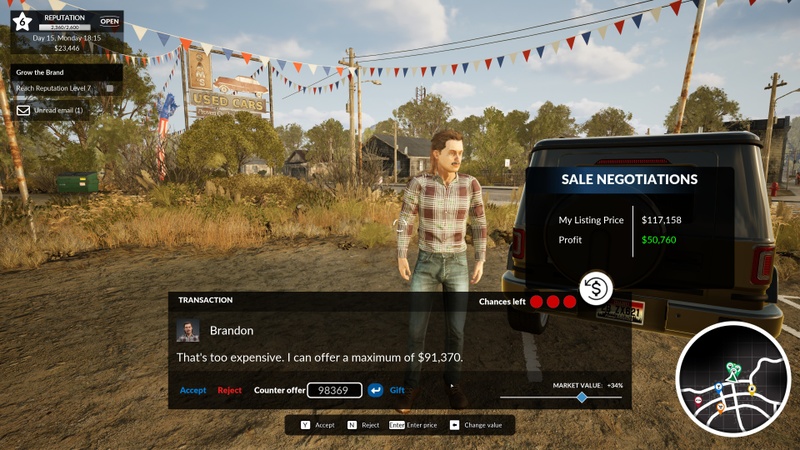Click the counter offer price field
This screenshot has height=450, width=800.
(x=334, y=390)
